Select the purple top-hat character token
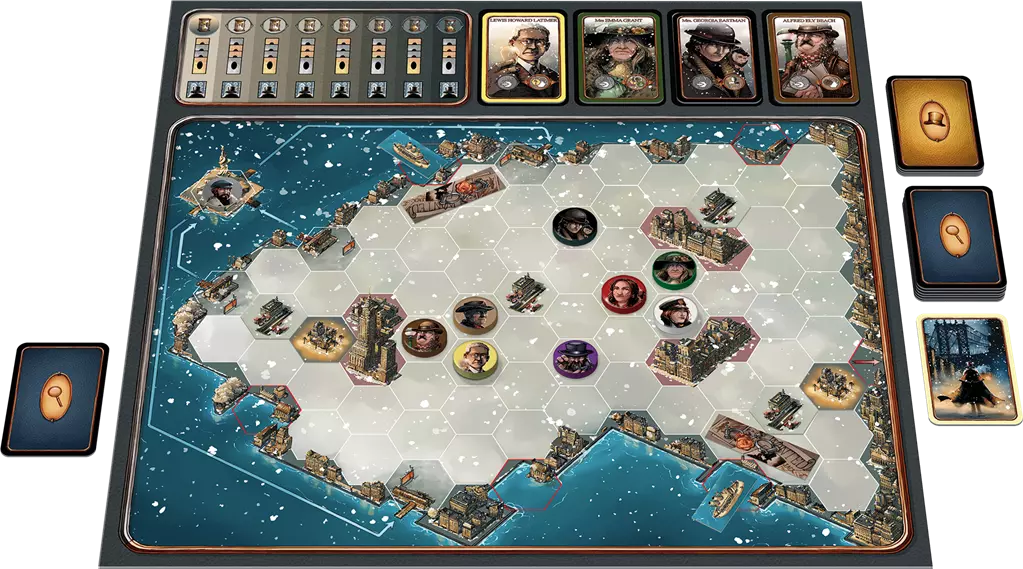This screenshot has width=1023, height=569. point(576,356)
